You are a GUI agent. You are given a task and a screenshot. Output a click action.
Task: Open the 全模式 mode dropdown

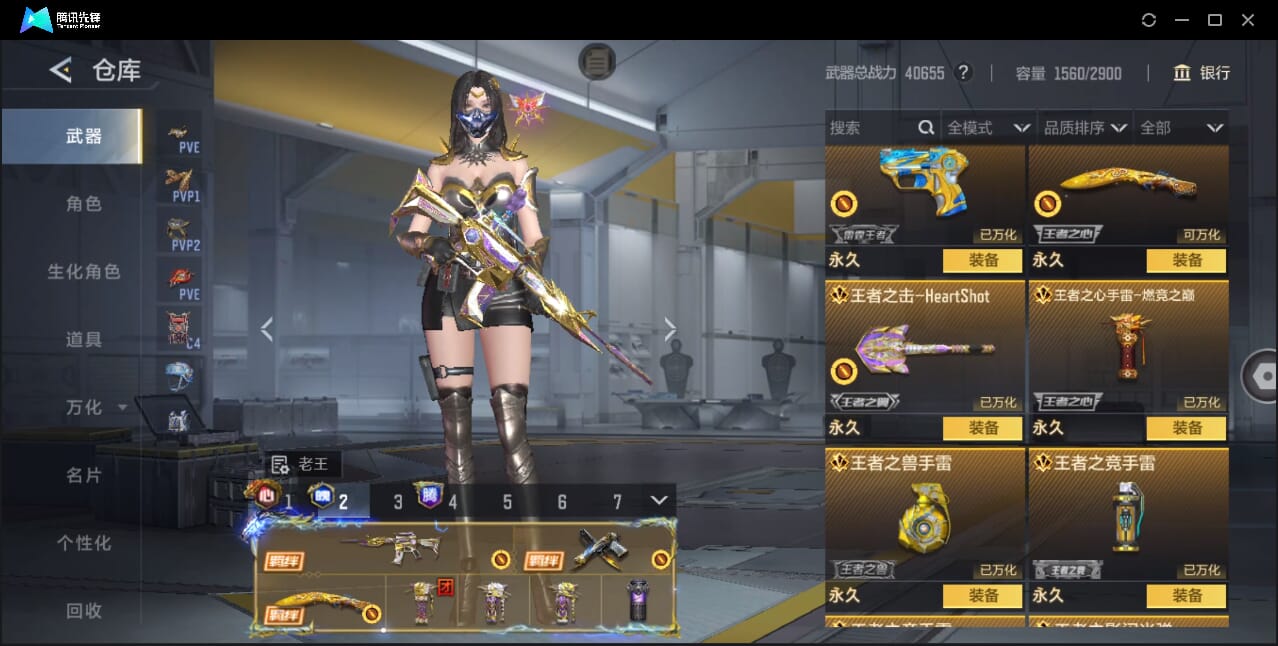tap(988, 128)
